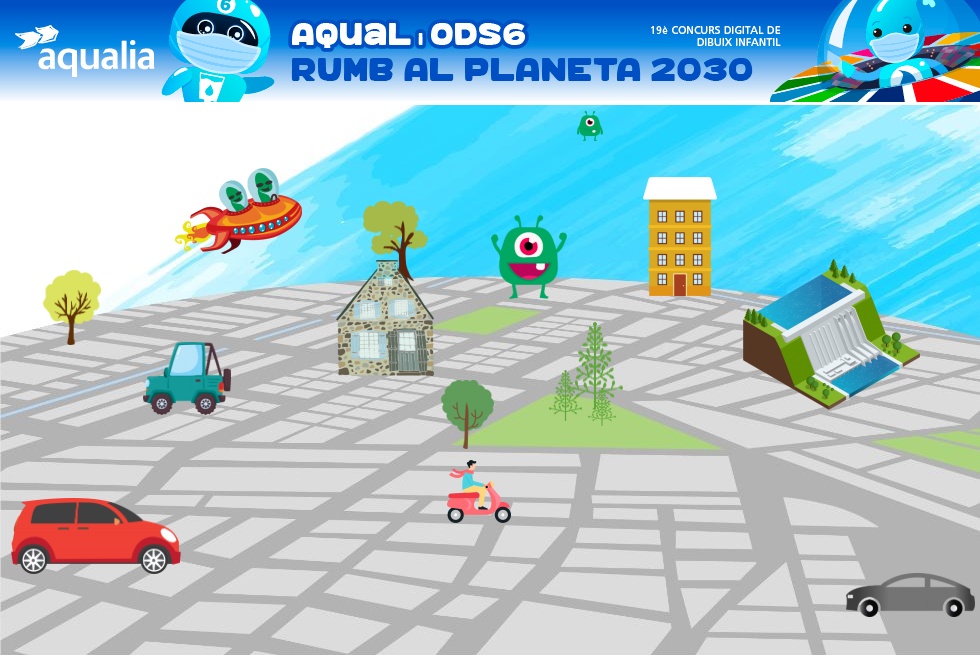Select the stone house on the map
The image size is (980, 655).
(x=385, y=322)
